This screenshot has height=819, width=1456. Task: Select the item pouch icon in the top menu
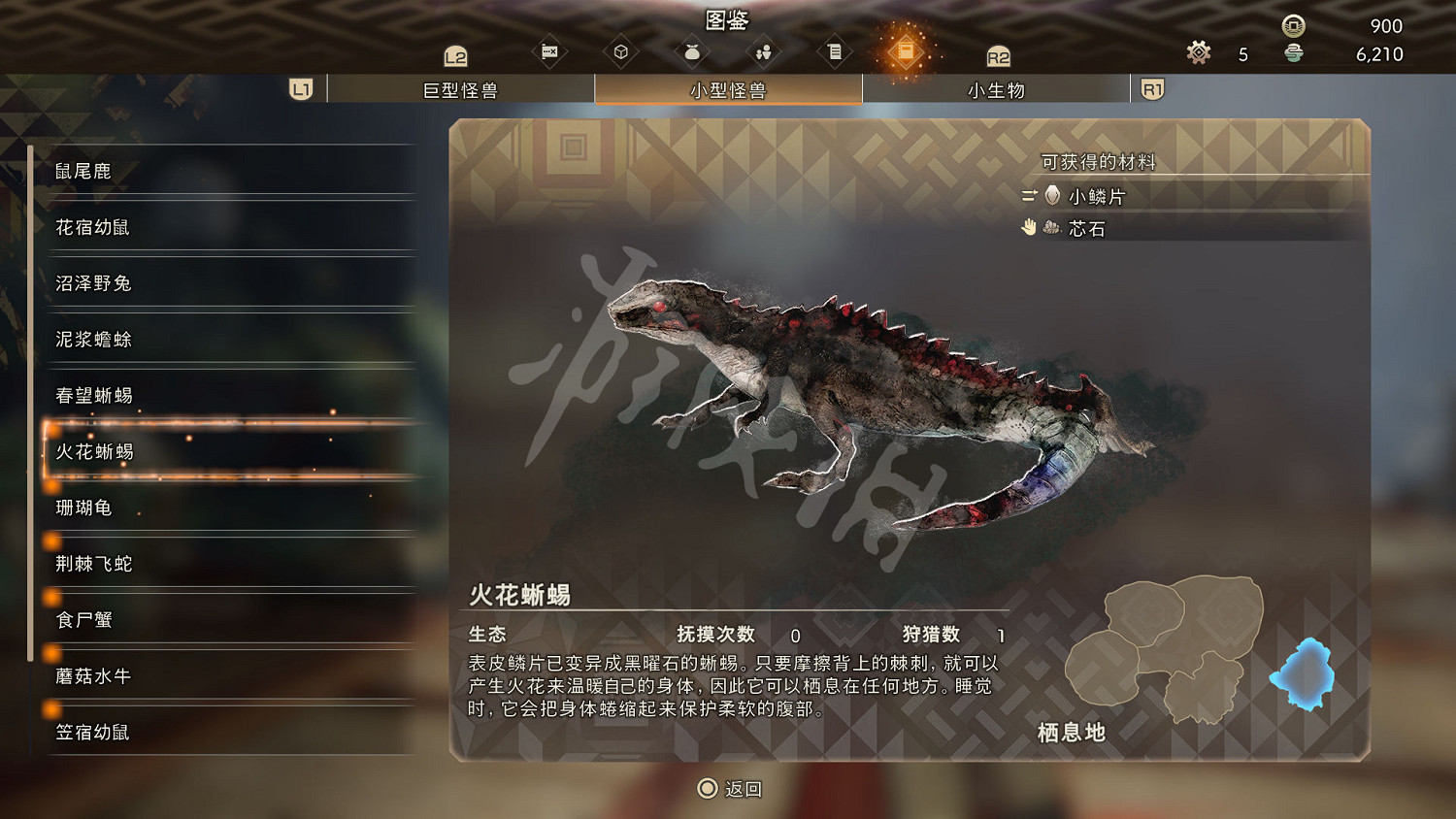click(691, 49)
